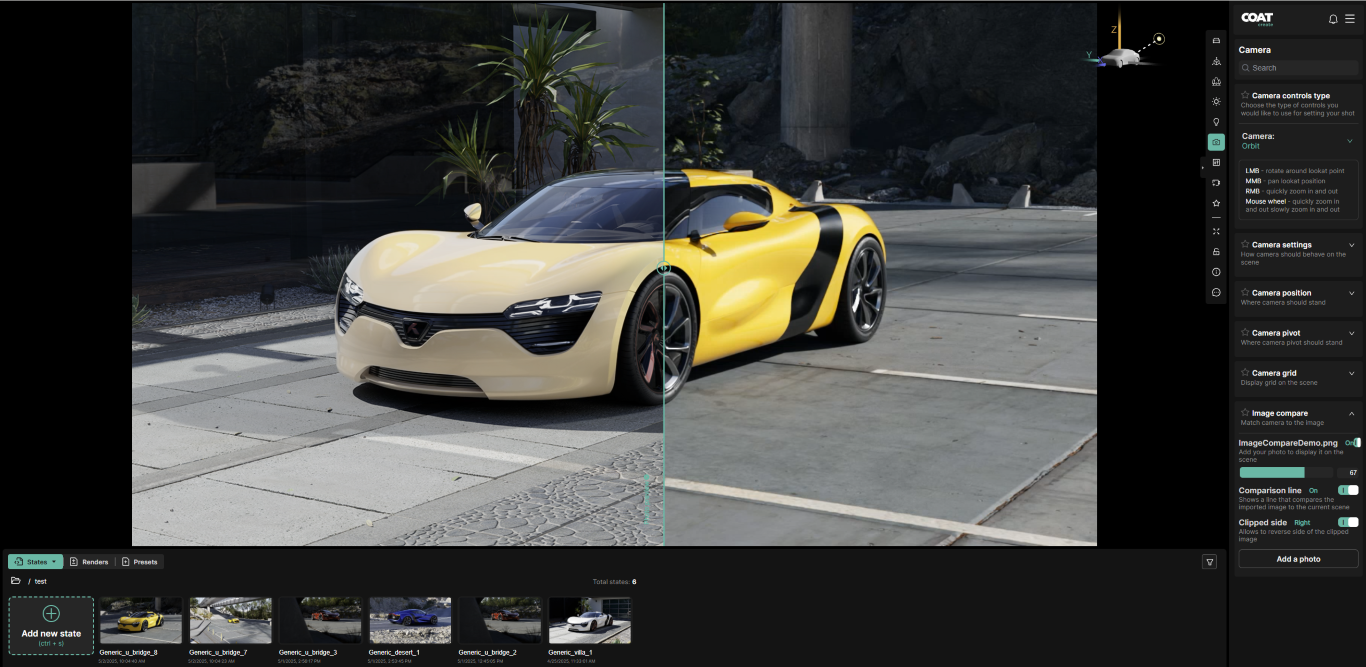Load the Generic_u_bridge_8 state thumbnail
Viewport: 1366px width, 667px height.
(141, 620)
